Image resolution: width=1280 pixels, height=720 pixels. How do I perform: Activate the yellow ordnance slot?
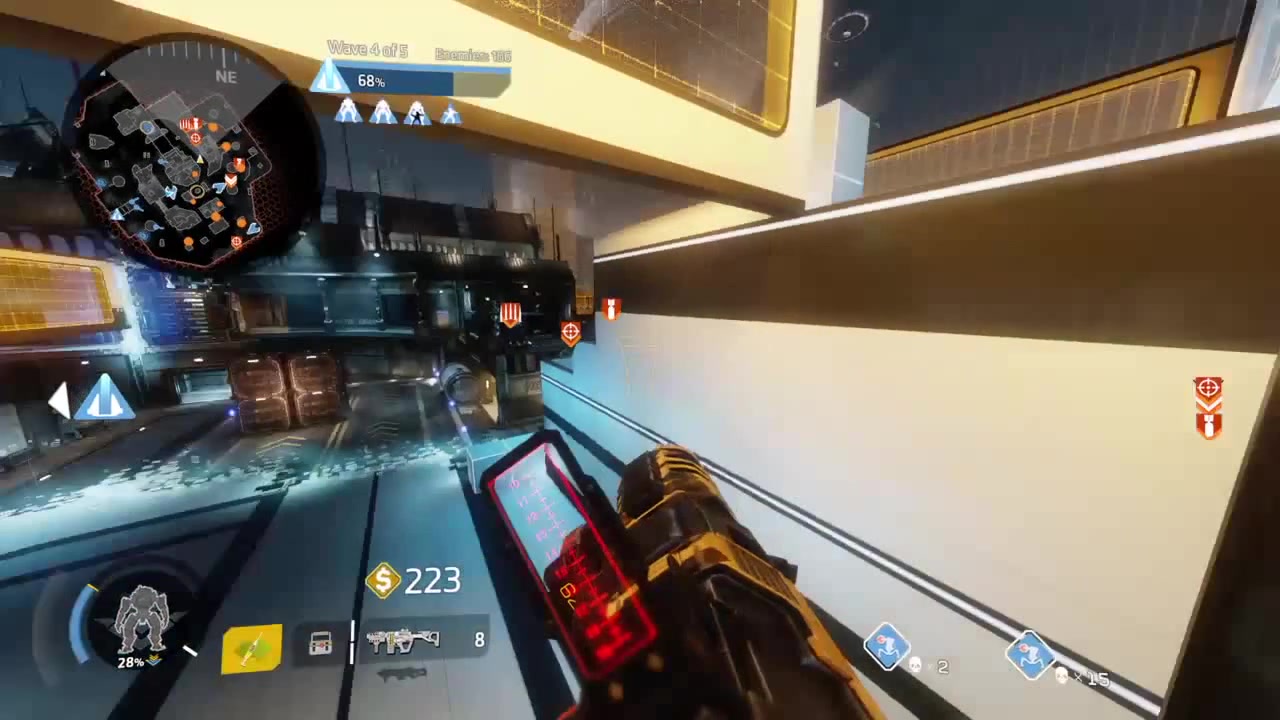(x=252, y=648)
